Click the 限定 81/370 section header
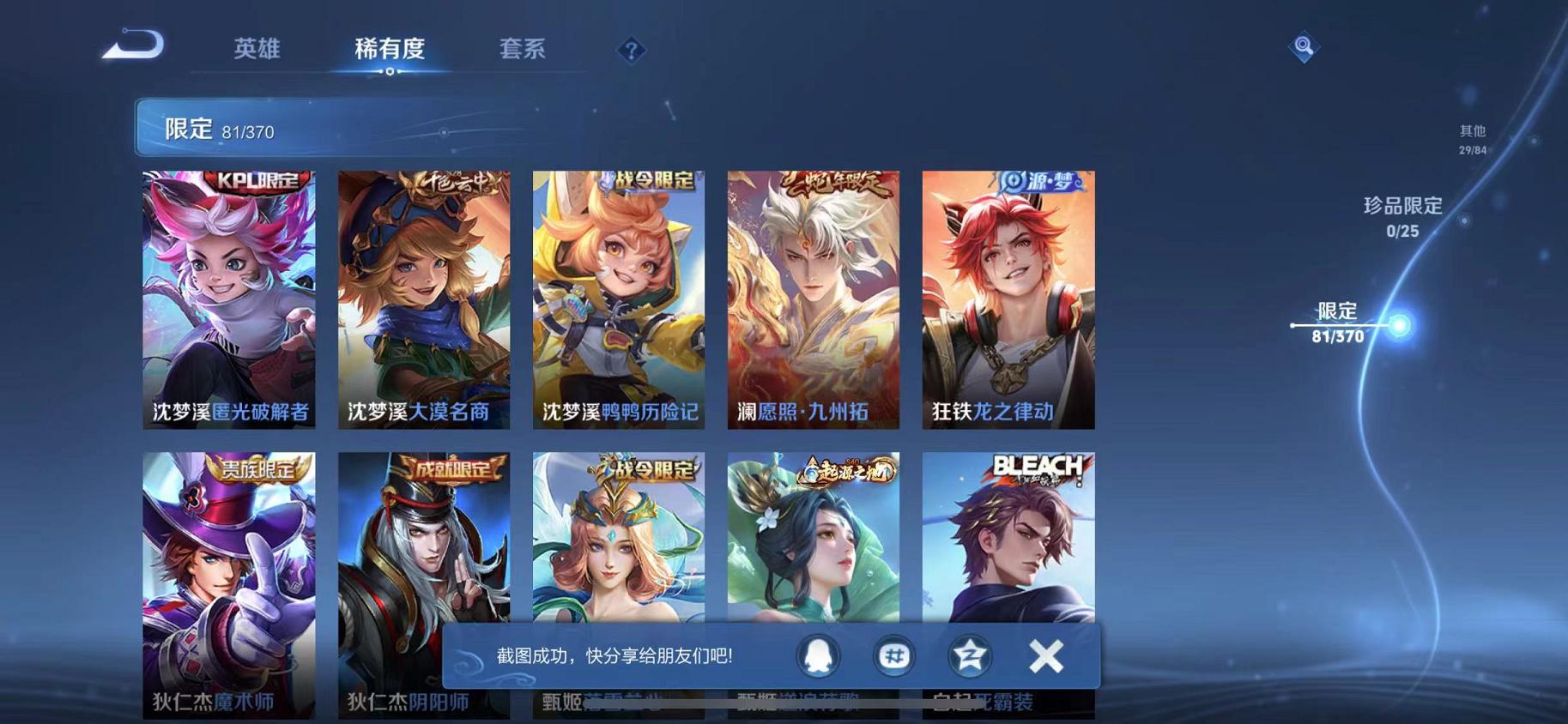The width and height of the screenshot is (1568, 724). 206,130
